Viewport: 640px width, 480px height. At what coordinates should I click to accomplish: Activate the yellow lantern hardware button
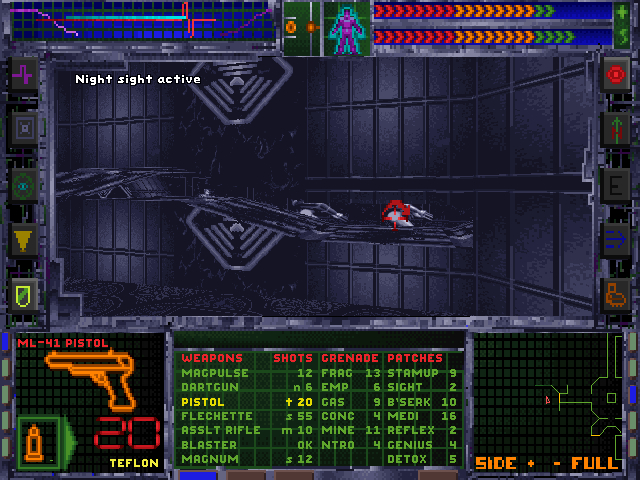point(23,239)
